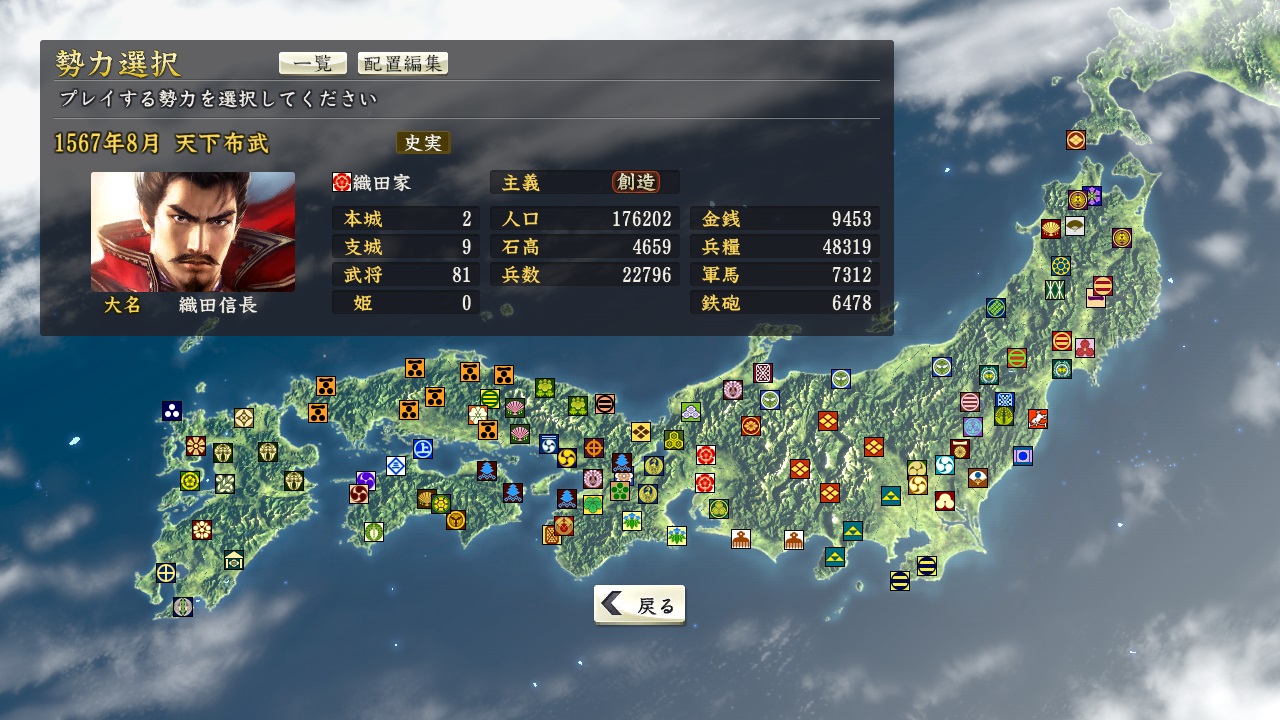Select the purple tomoe swirl crest near the inland sea
The width and height of the screenshot is (1280, 720).
pyautogui.click(x=365, y=480)
